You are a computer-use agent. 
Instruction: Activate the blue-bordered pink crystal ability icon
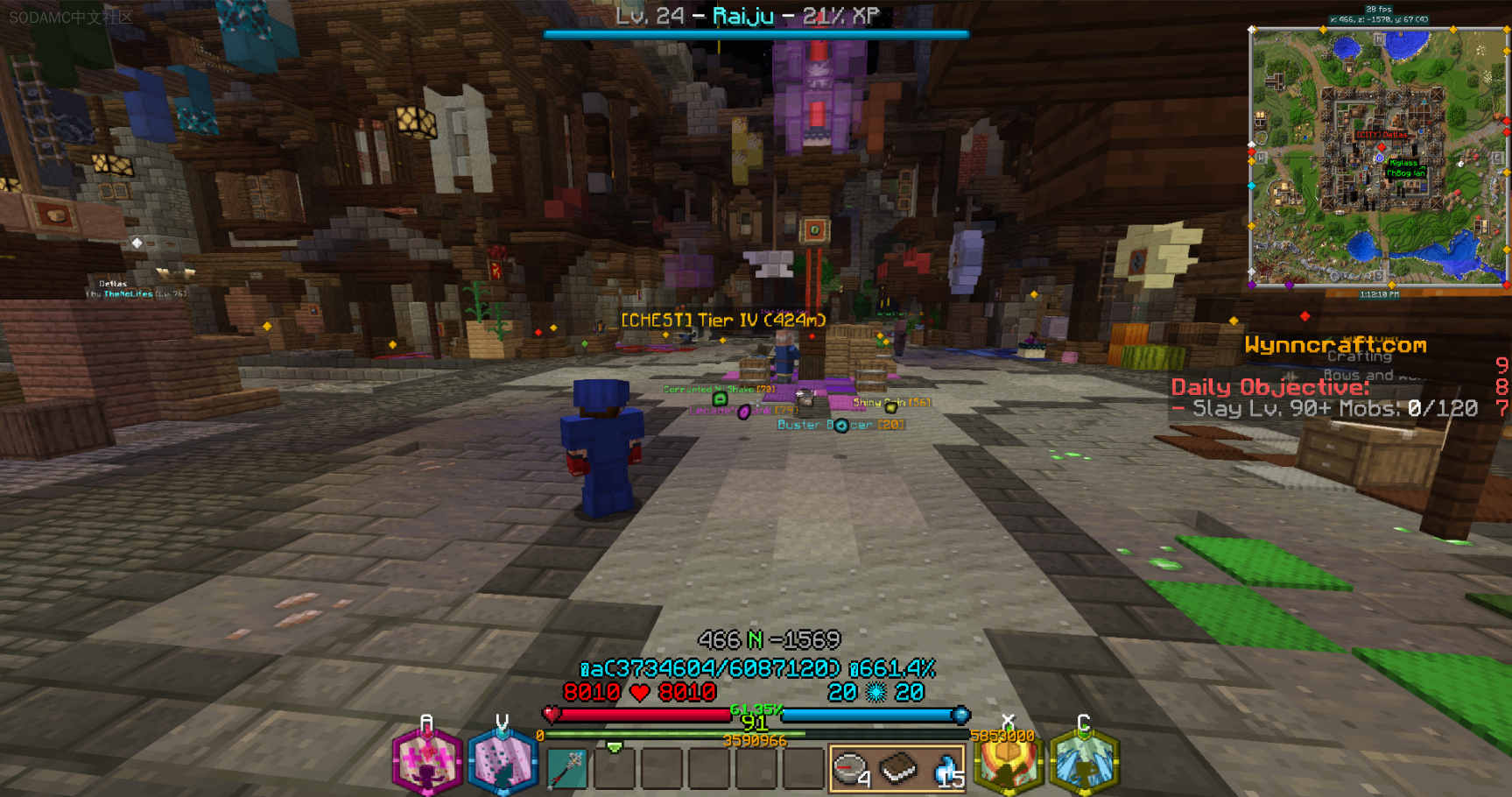[x=503, y=762]
